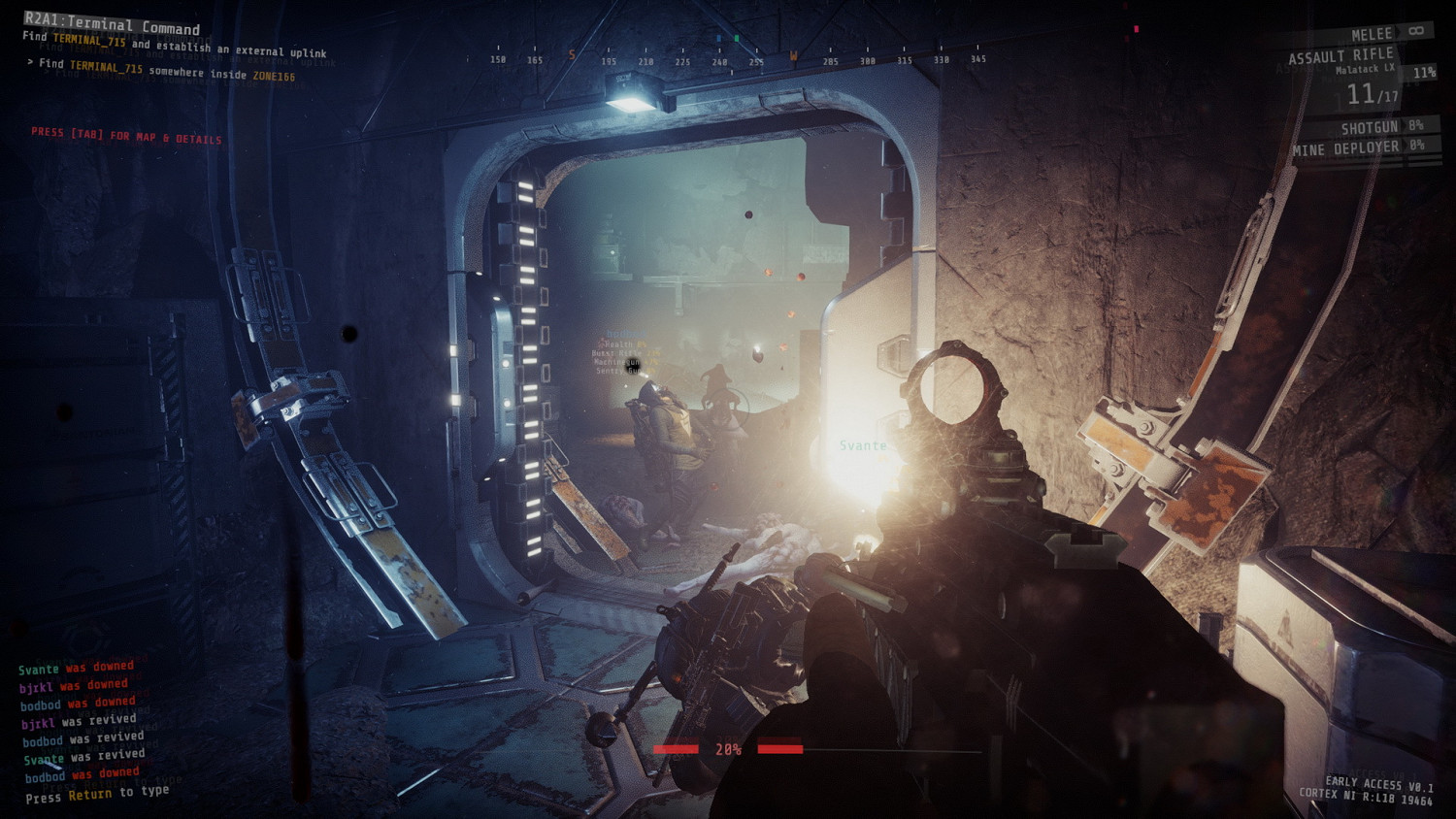Toggle bodbod's Health readout
The width and height of the screenshot is (1456, 819).
pos(618,344)
